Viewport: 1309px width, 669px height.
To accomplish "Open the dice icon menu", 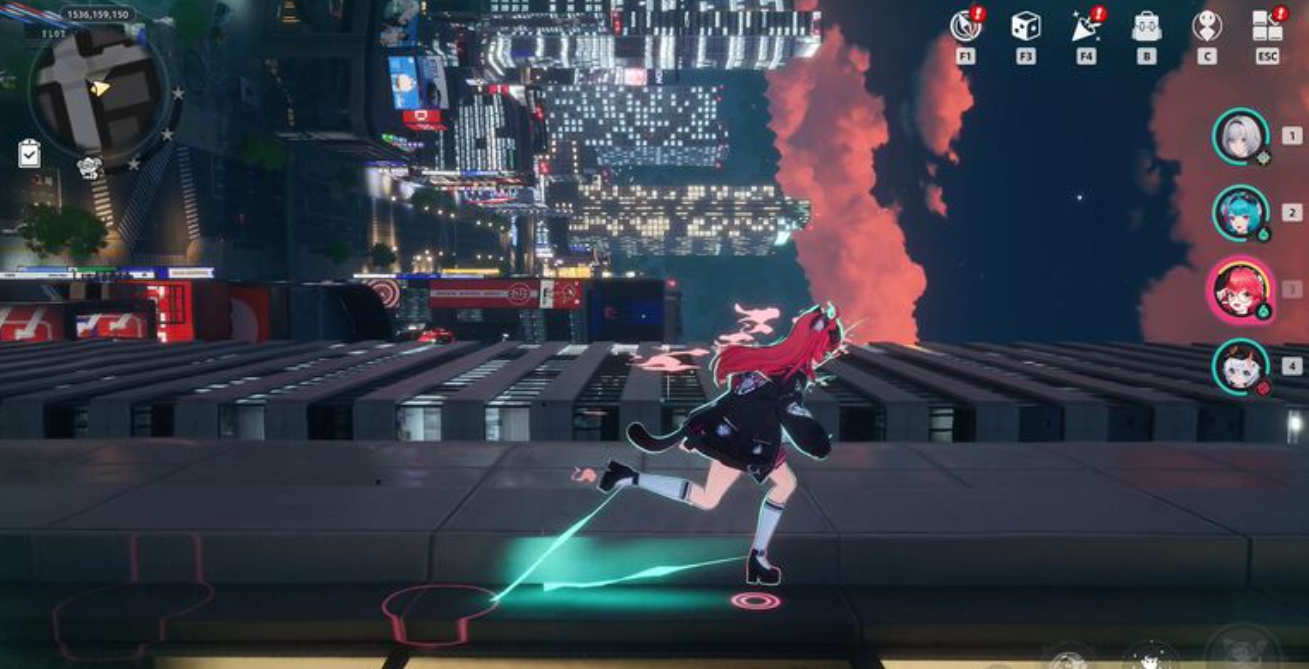I will [1025, 26].
